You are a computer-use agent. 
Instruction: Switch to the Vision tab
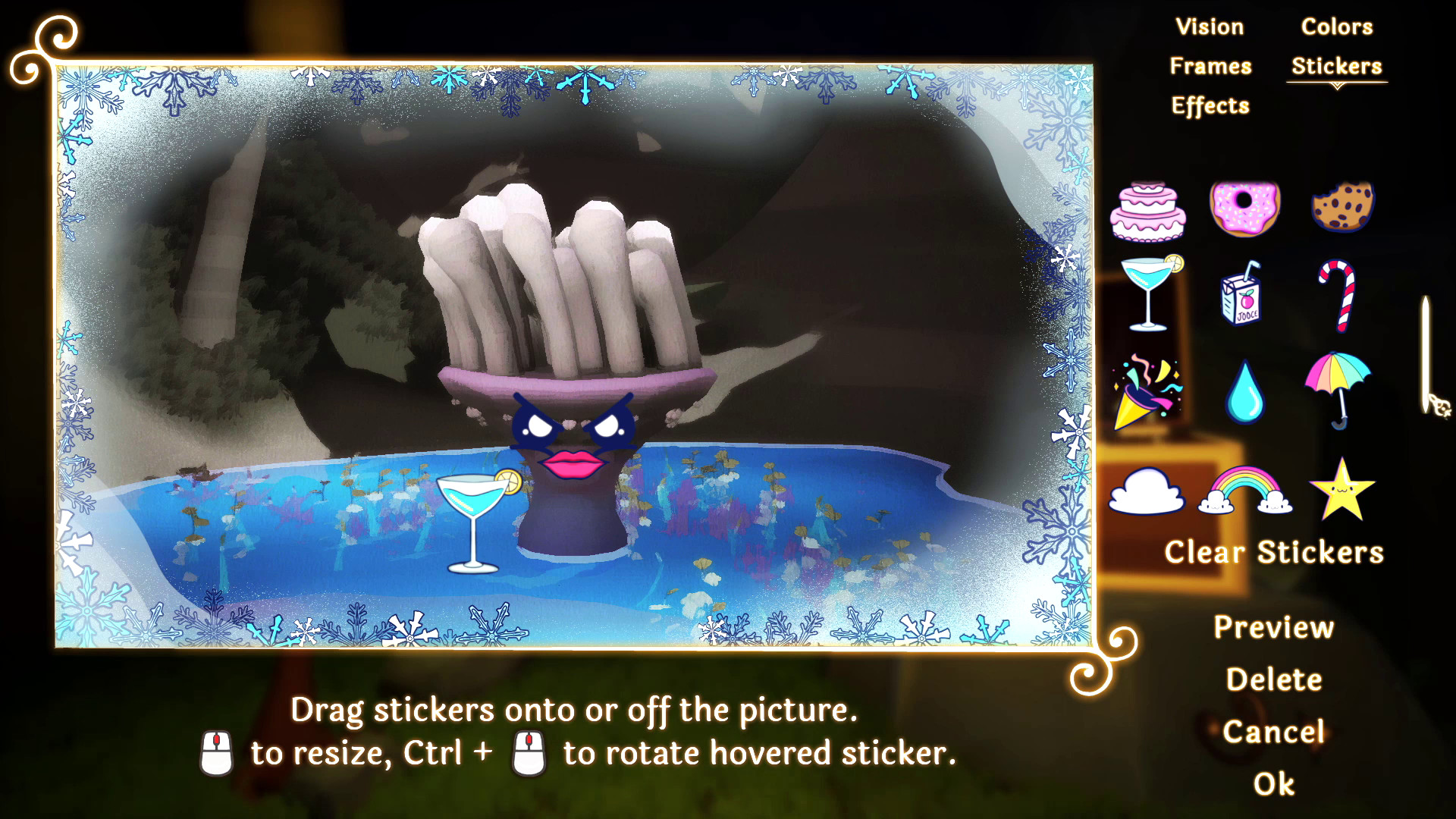1210,27
